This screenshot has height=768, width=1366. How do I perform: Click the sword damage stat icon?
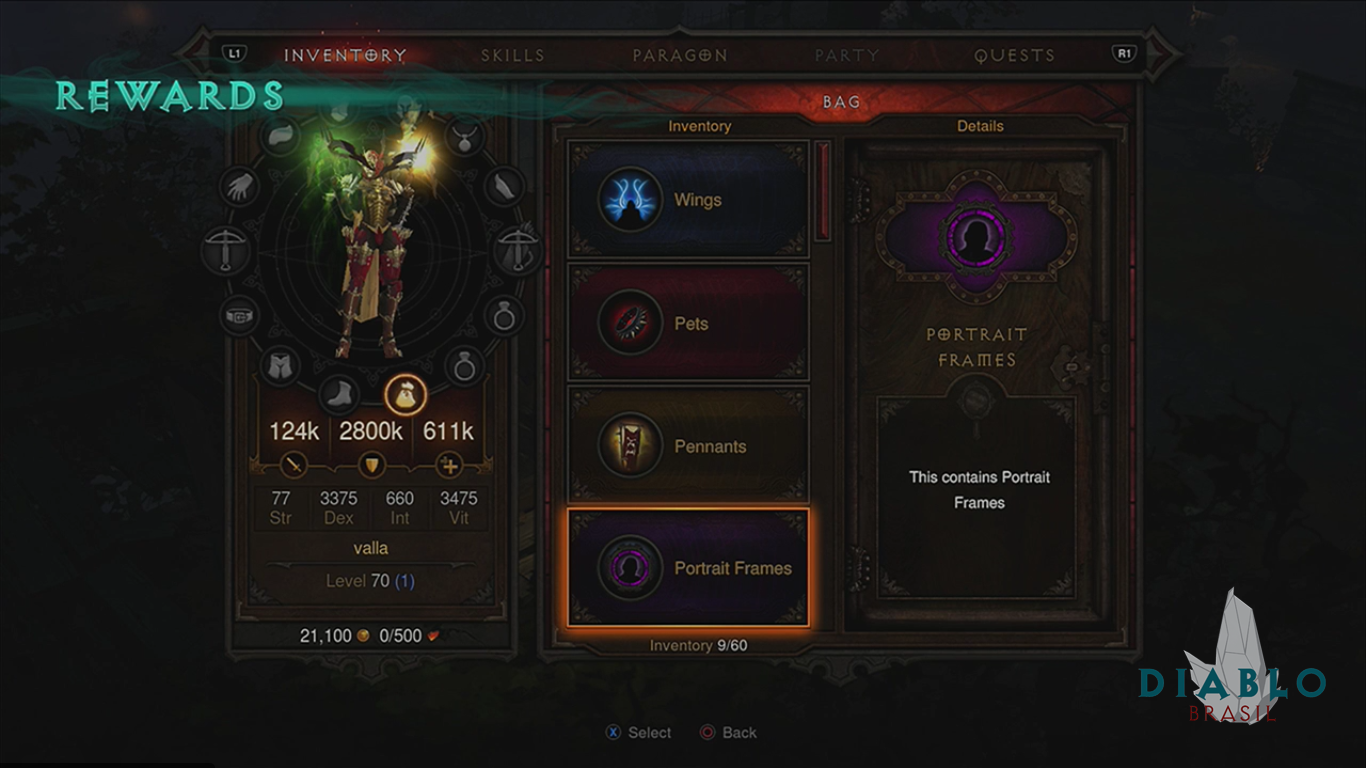296,465
